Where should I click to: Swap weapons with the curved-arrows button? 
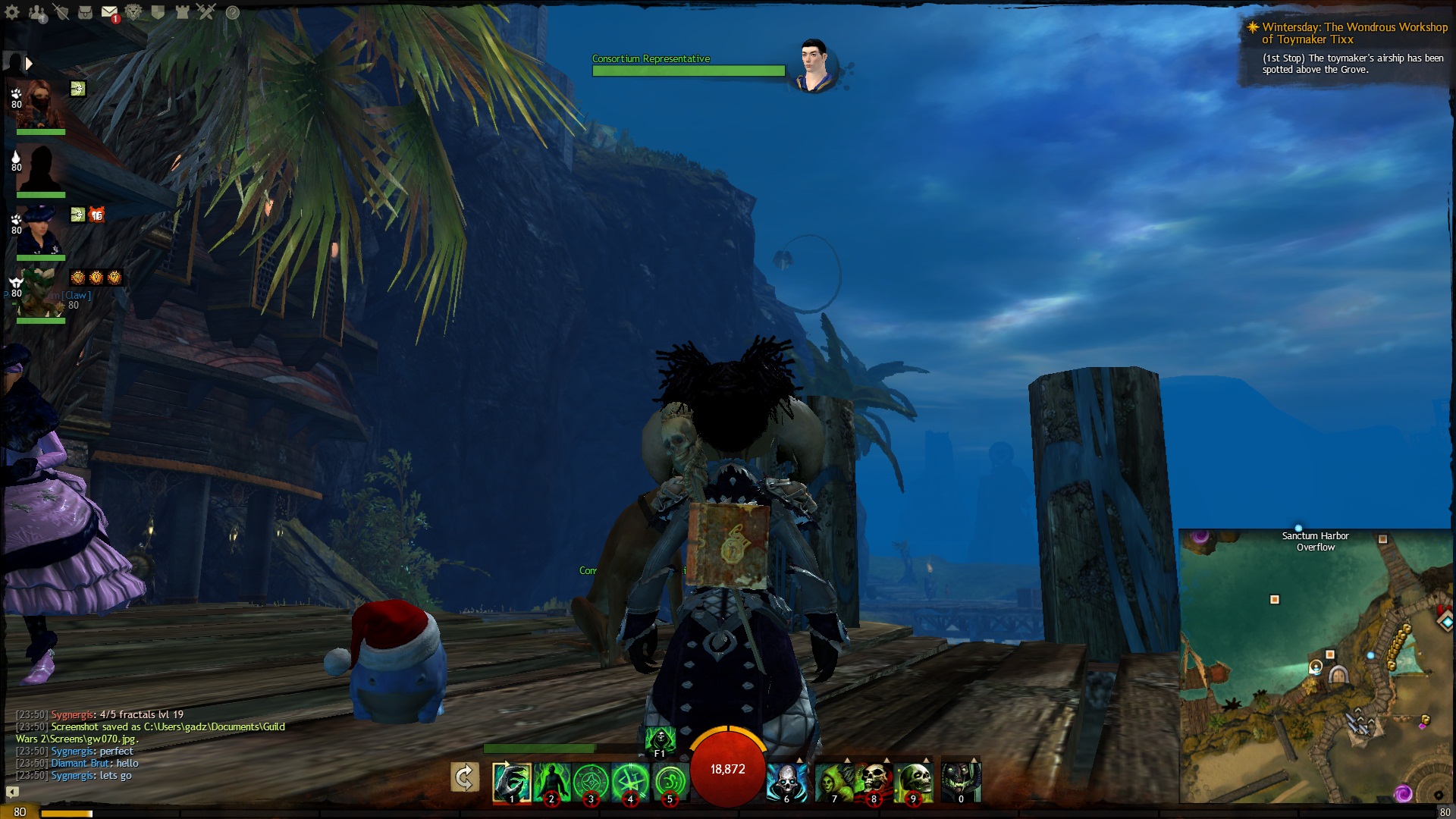[x=464, y=778]
